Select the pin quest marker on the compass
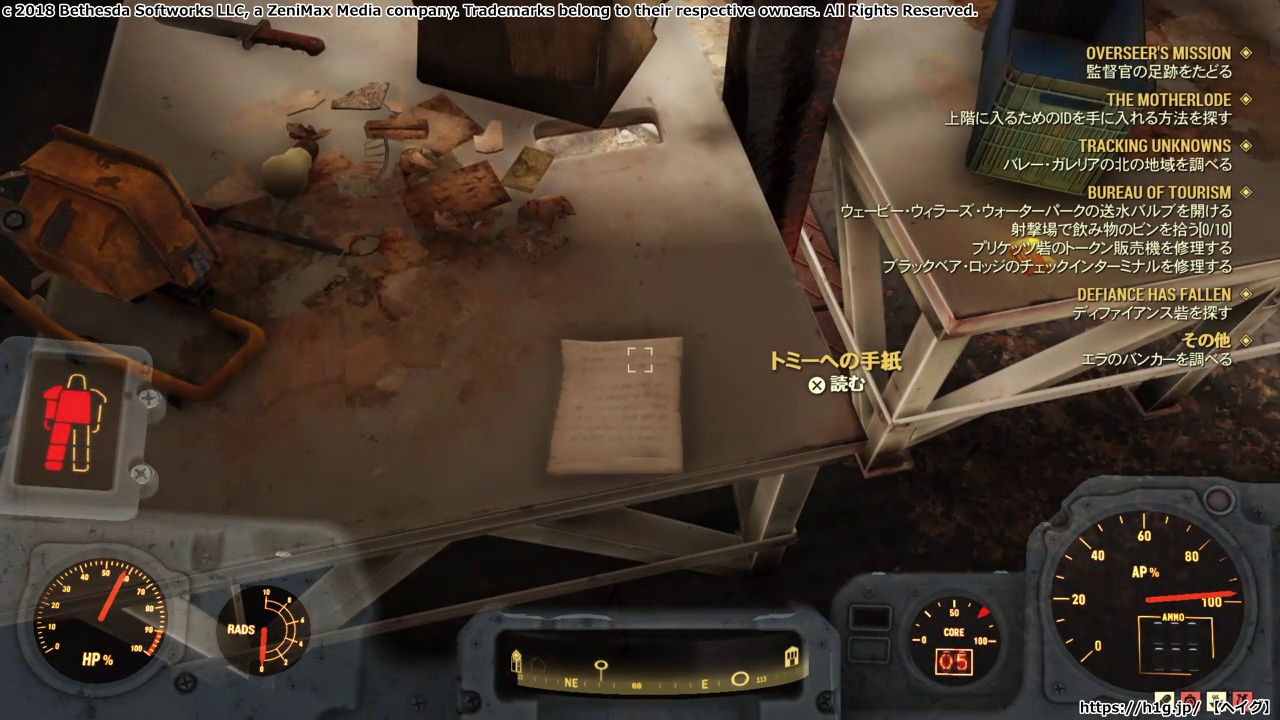The width and height of the screenshot is (1280, 720). click(x=601, y=667)
